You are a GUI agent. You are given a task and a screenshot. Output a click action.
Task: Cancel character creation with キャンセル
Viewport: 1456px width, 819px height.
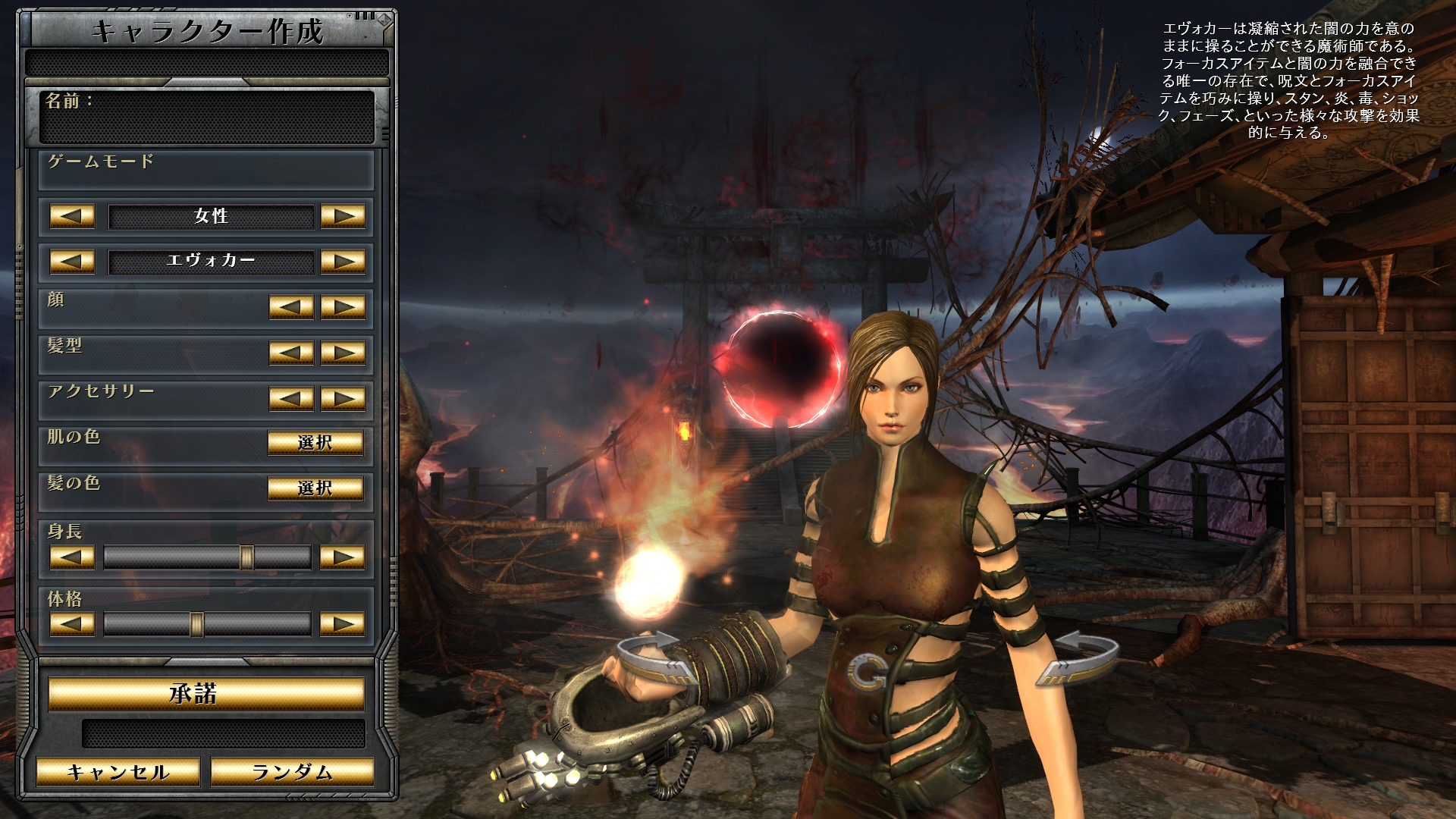(x=118, y=772)
